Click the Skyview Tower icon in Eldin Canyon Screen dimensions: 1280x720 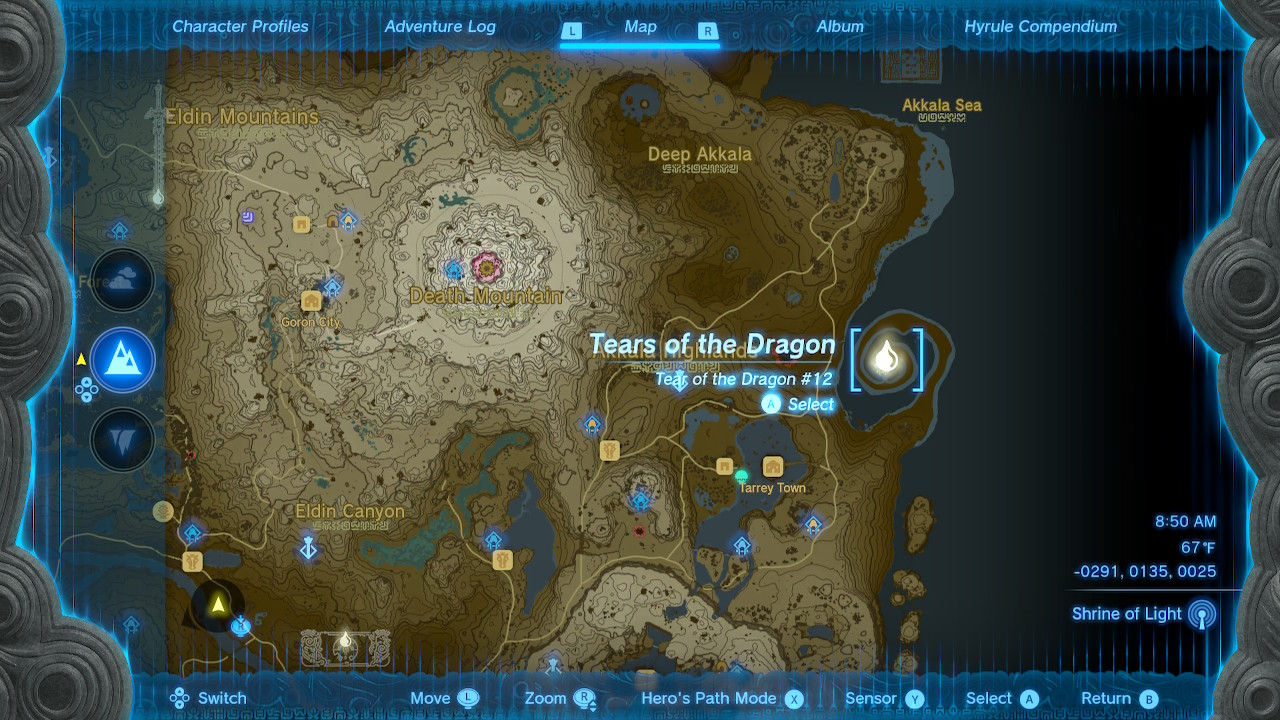[308, 548]
